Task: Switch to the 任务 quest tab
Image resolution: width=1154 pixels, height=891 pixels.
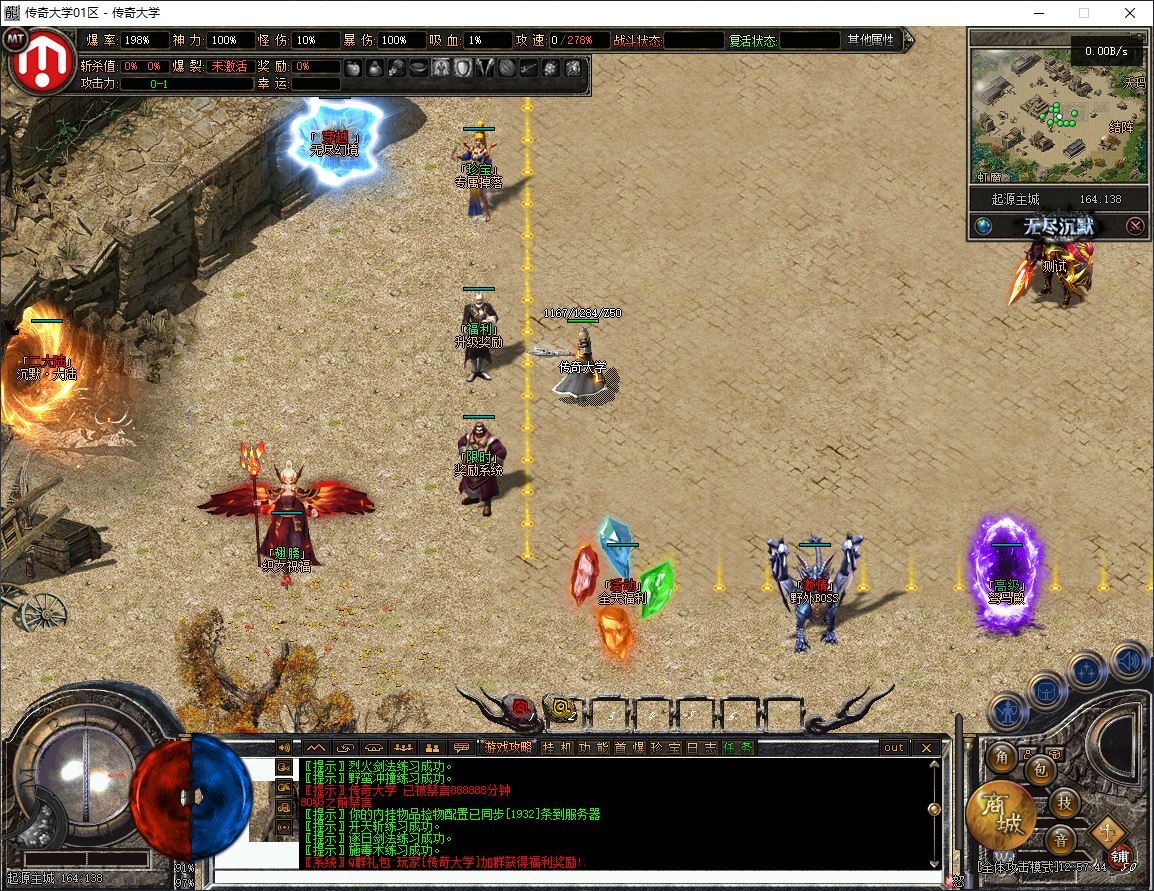Action: click(738, 747)
